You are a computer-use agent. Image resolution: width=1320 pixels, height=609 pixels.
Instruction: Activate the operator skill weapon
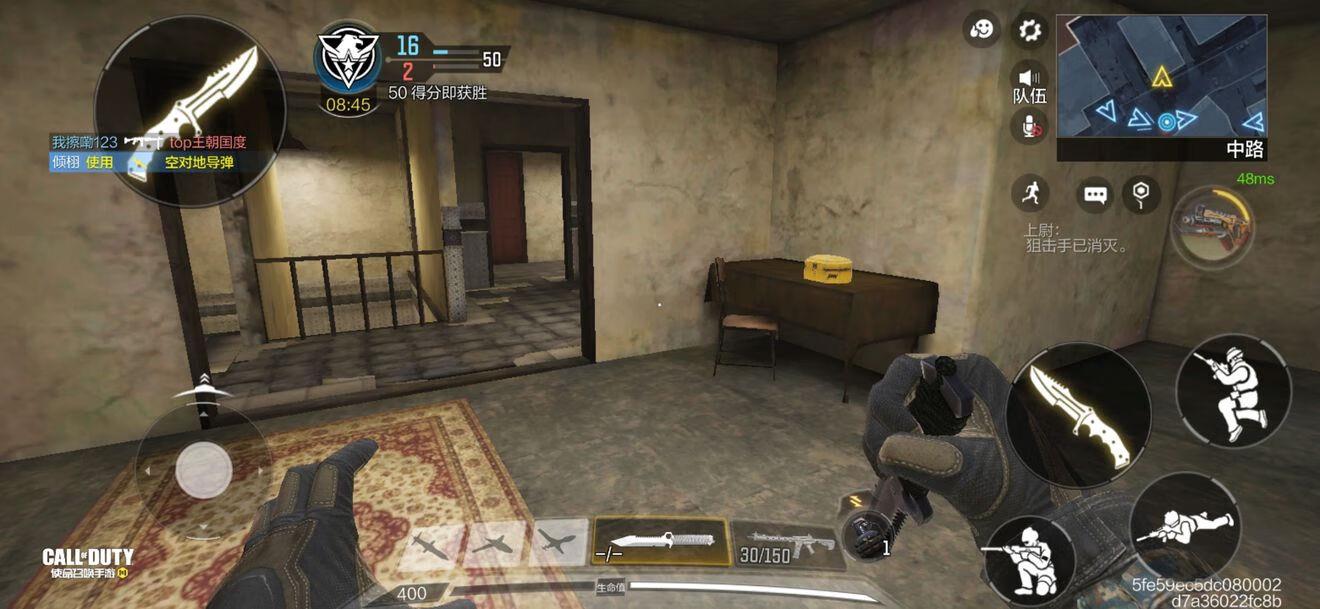[x=1212, y=226]
